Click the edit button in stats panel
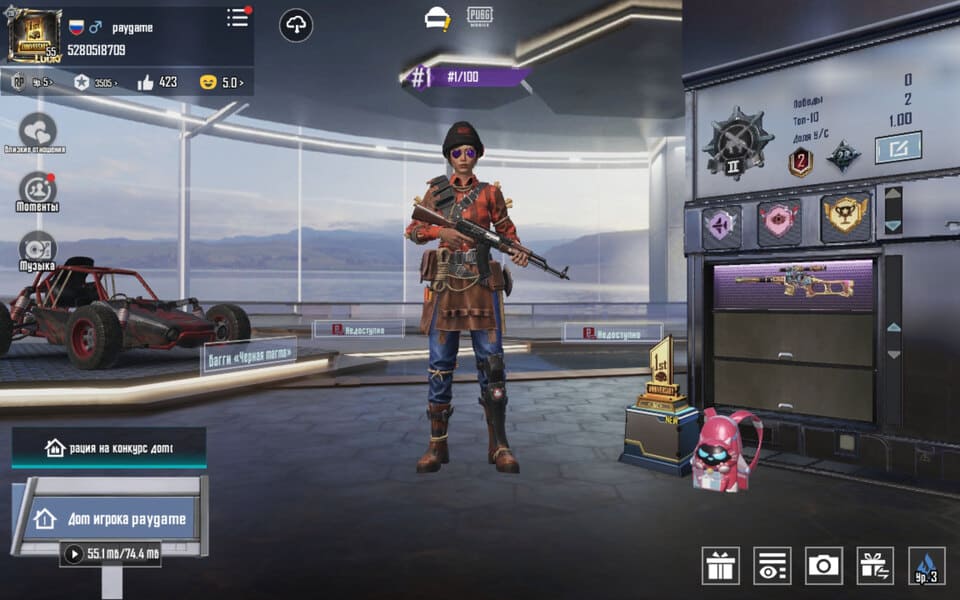The image size is (960, 600). click(x=897, y=148)
